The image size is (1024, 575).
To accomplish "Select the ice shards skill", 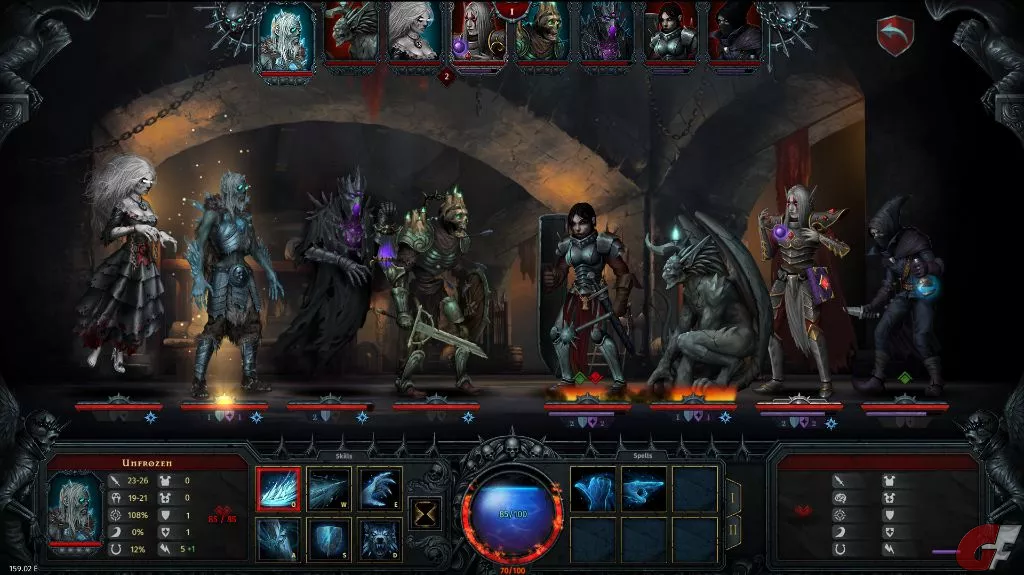I will (x=278, y=489).
